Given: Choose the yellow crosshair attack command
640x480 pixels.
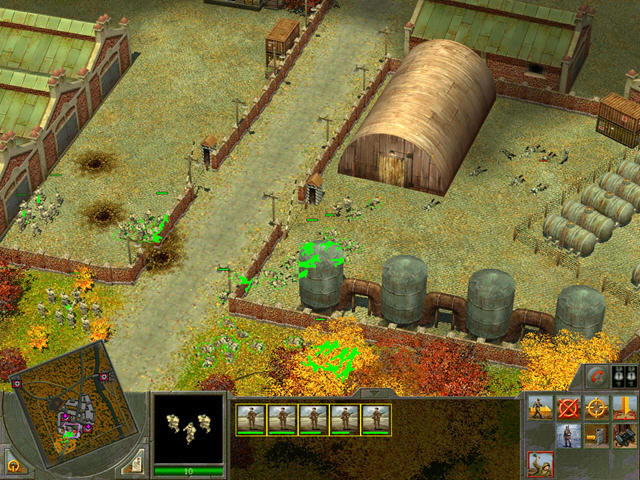Looking at the screenshot, I should coord(597,408).
